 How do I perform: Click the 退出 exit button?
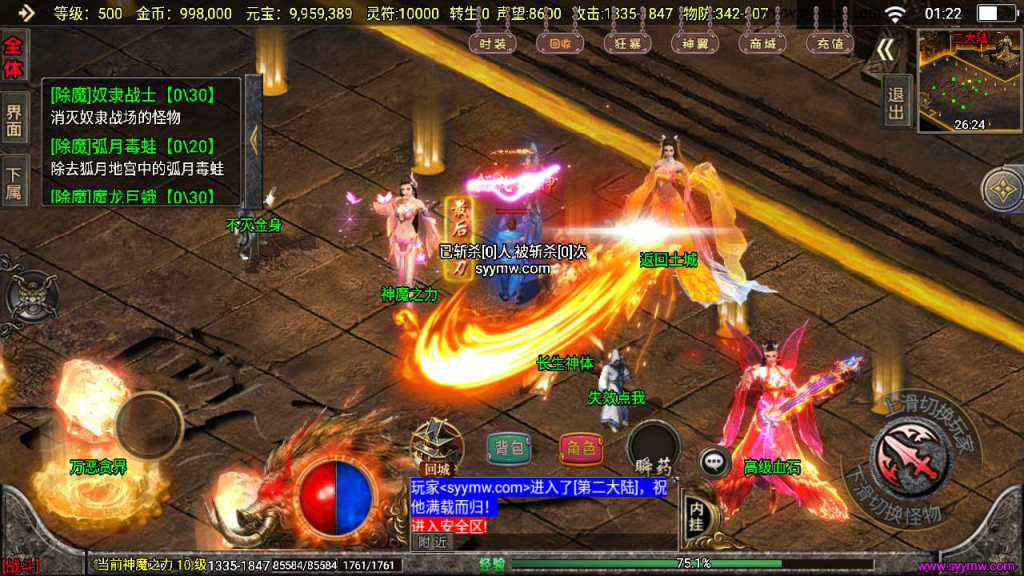coord(895,104)
